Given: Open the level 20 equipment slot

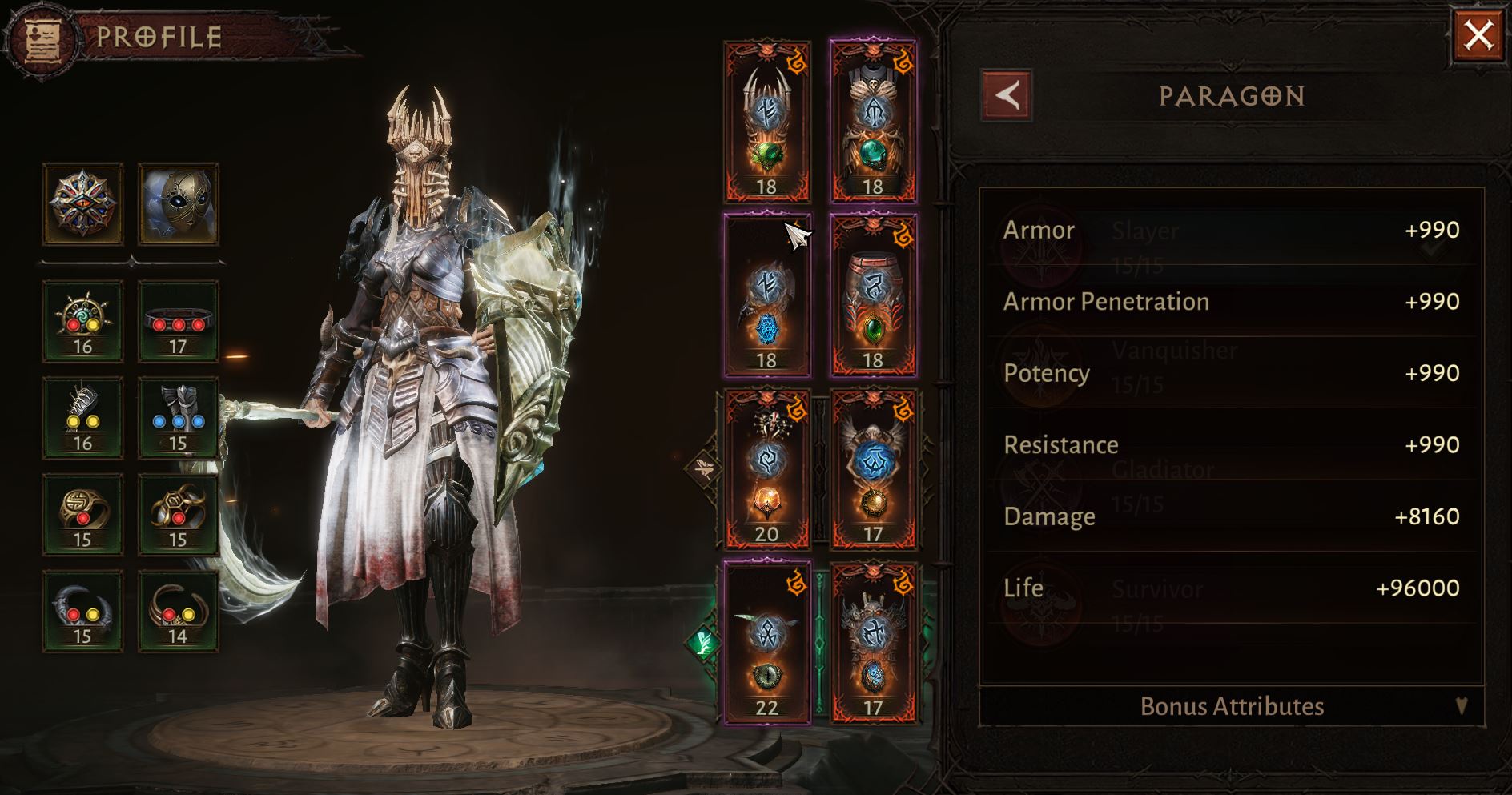Looking at the screenshot, I should [x=766, y=468].
